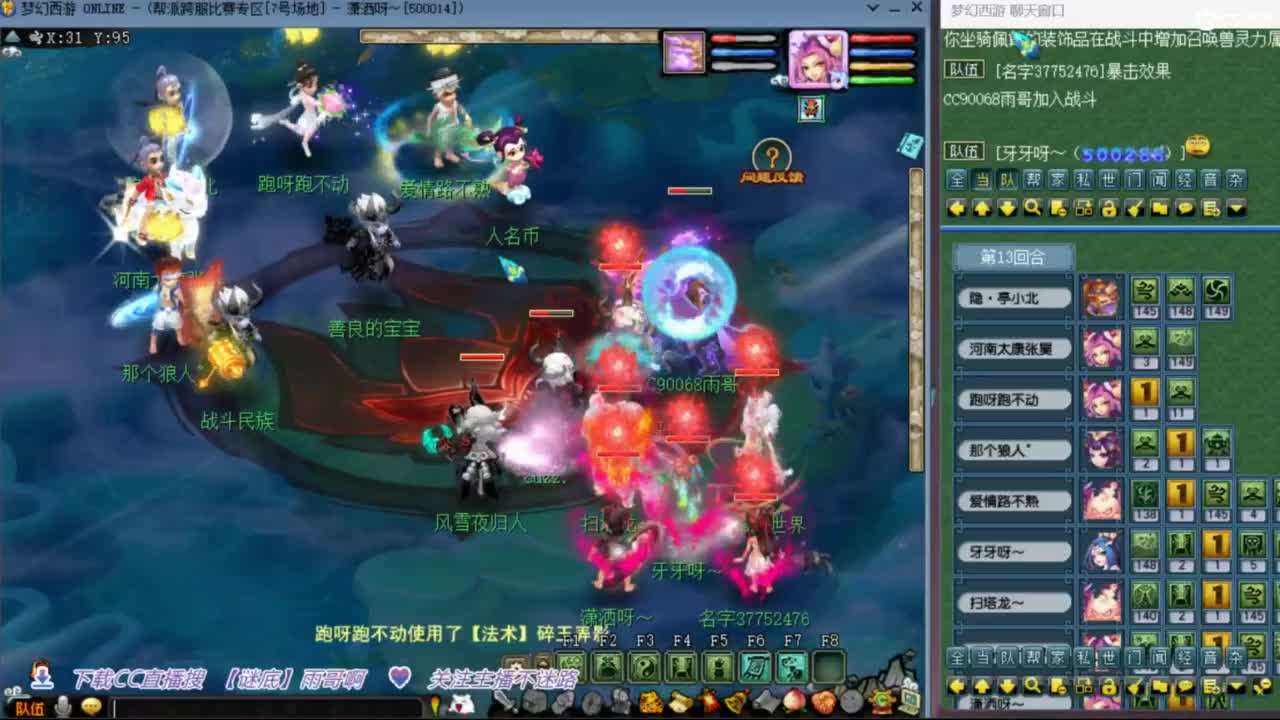Click the heart icon near 关注主播不迷路
This screenshot has width=1280, height=720.
point(401,676)
